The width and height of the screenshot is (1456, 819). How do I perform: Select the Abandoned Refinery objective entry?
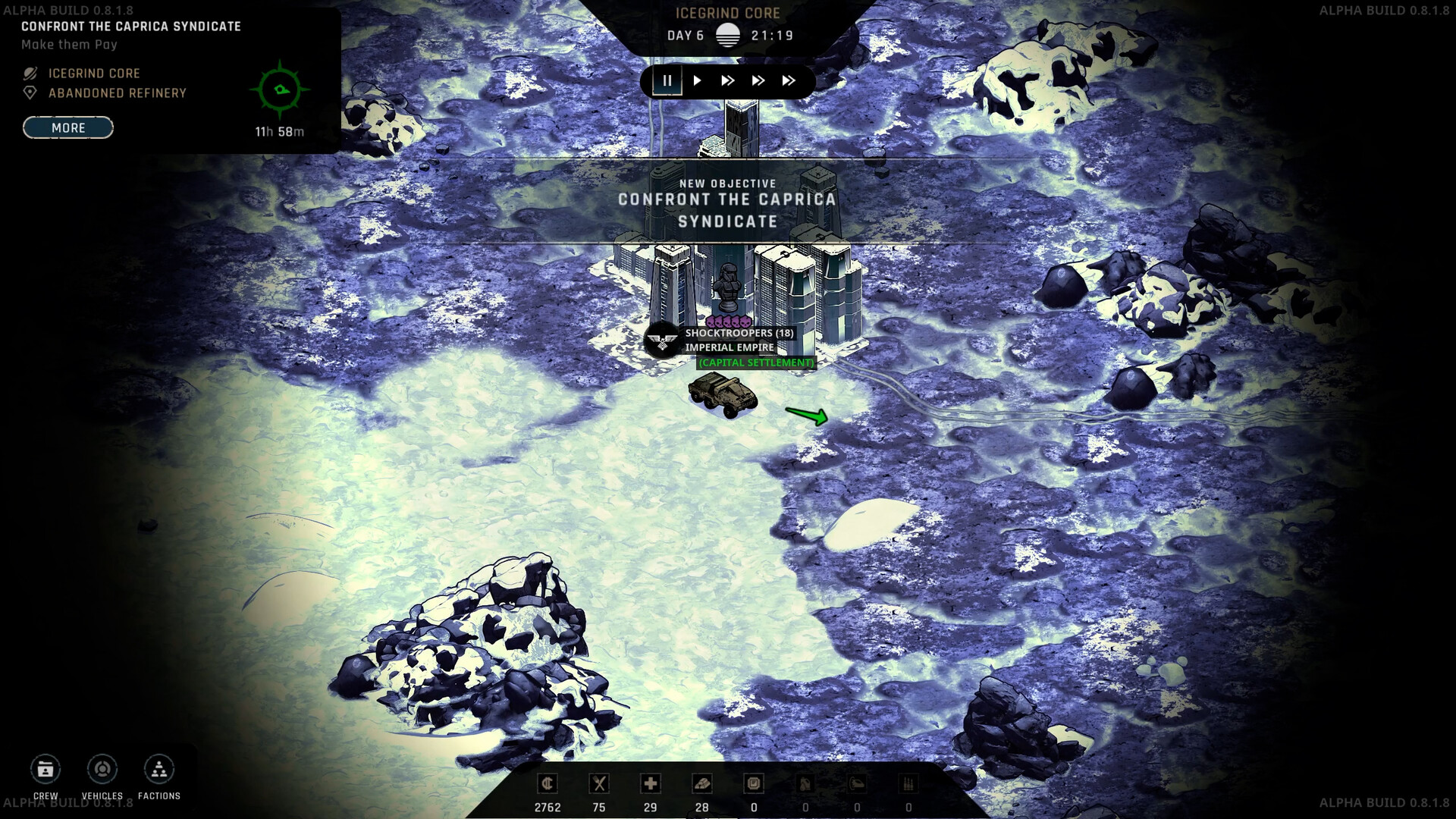coord(116,93)
